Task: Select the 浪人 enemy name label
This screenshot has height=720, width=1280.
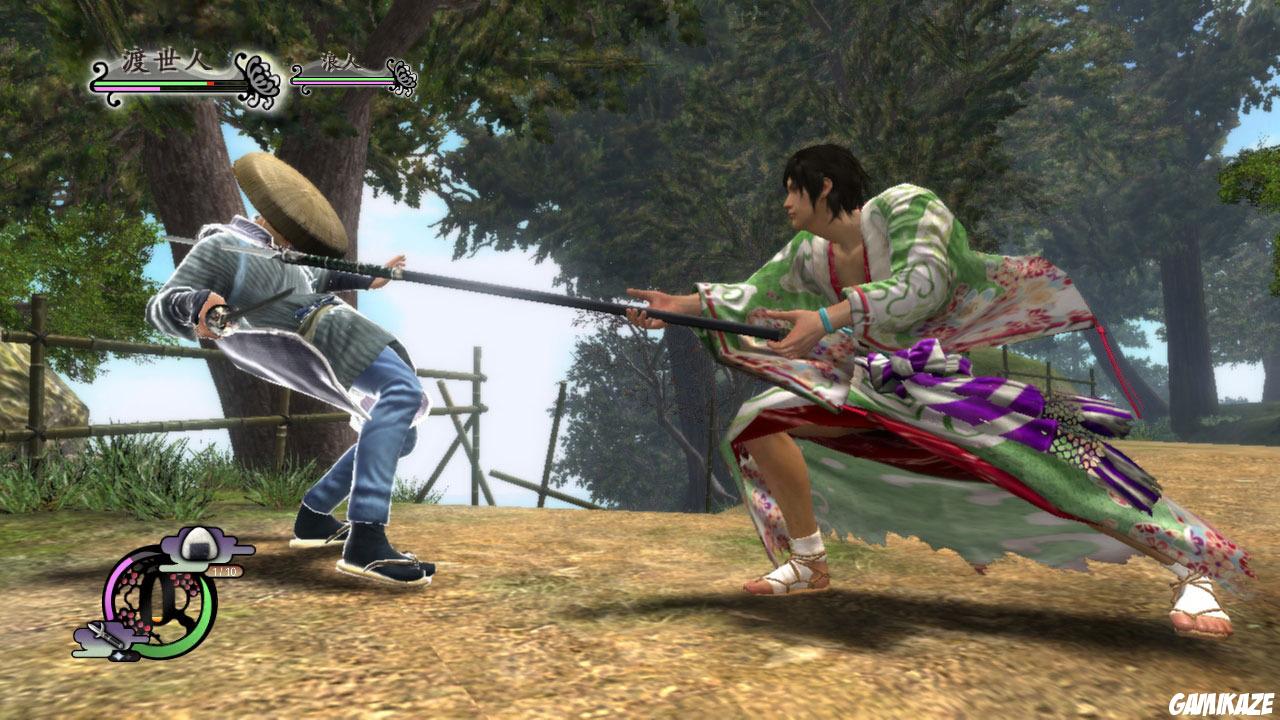Action: coord(339,61)
